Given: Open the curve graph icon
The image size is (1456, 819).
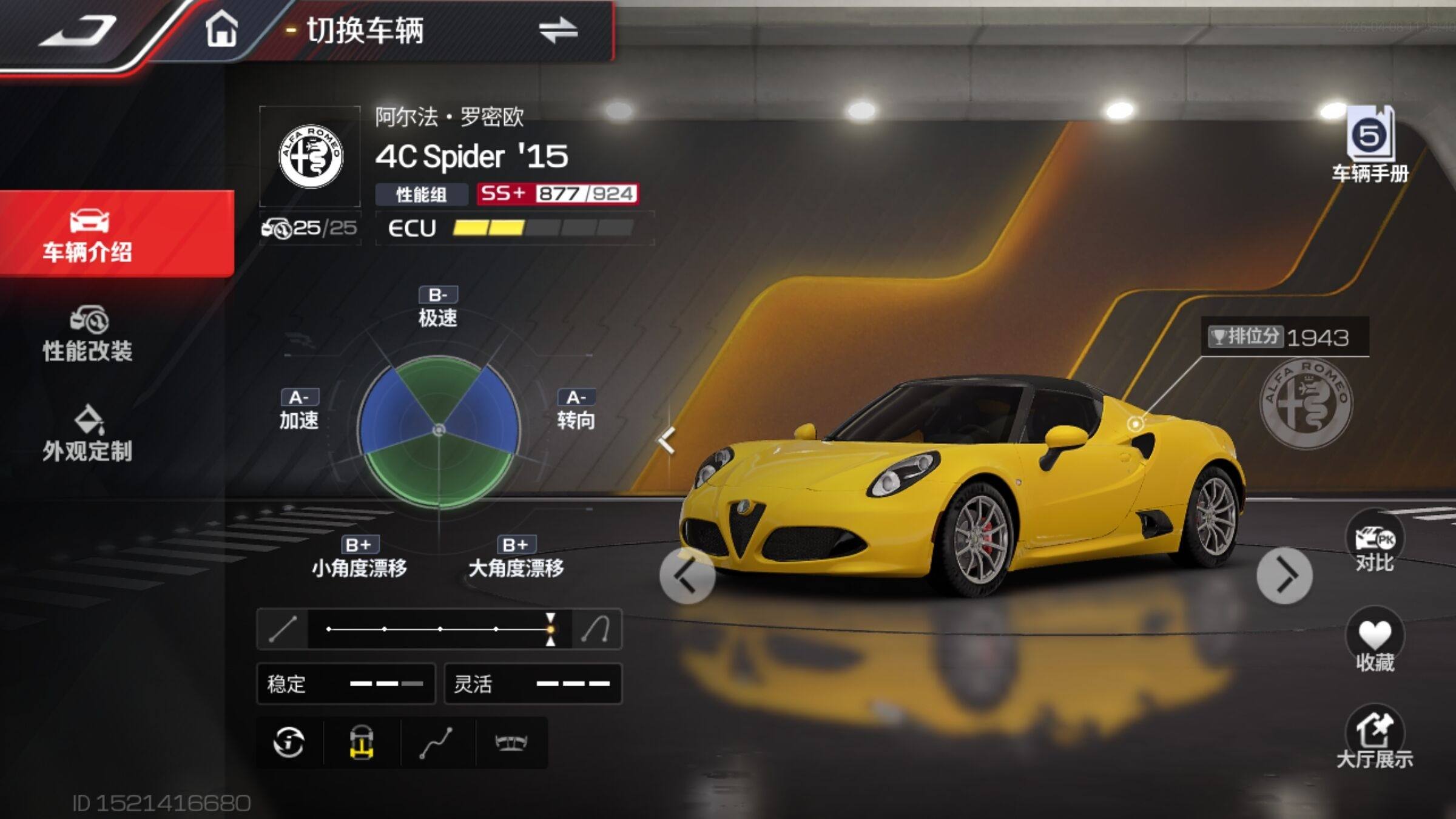Looking at the screenshot, I should tap(437, 743).
